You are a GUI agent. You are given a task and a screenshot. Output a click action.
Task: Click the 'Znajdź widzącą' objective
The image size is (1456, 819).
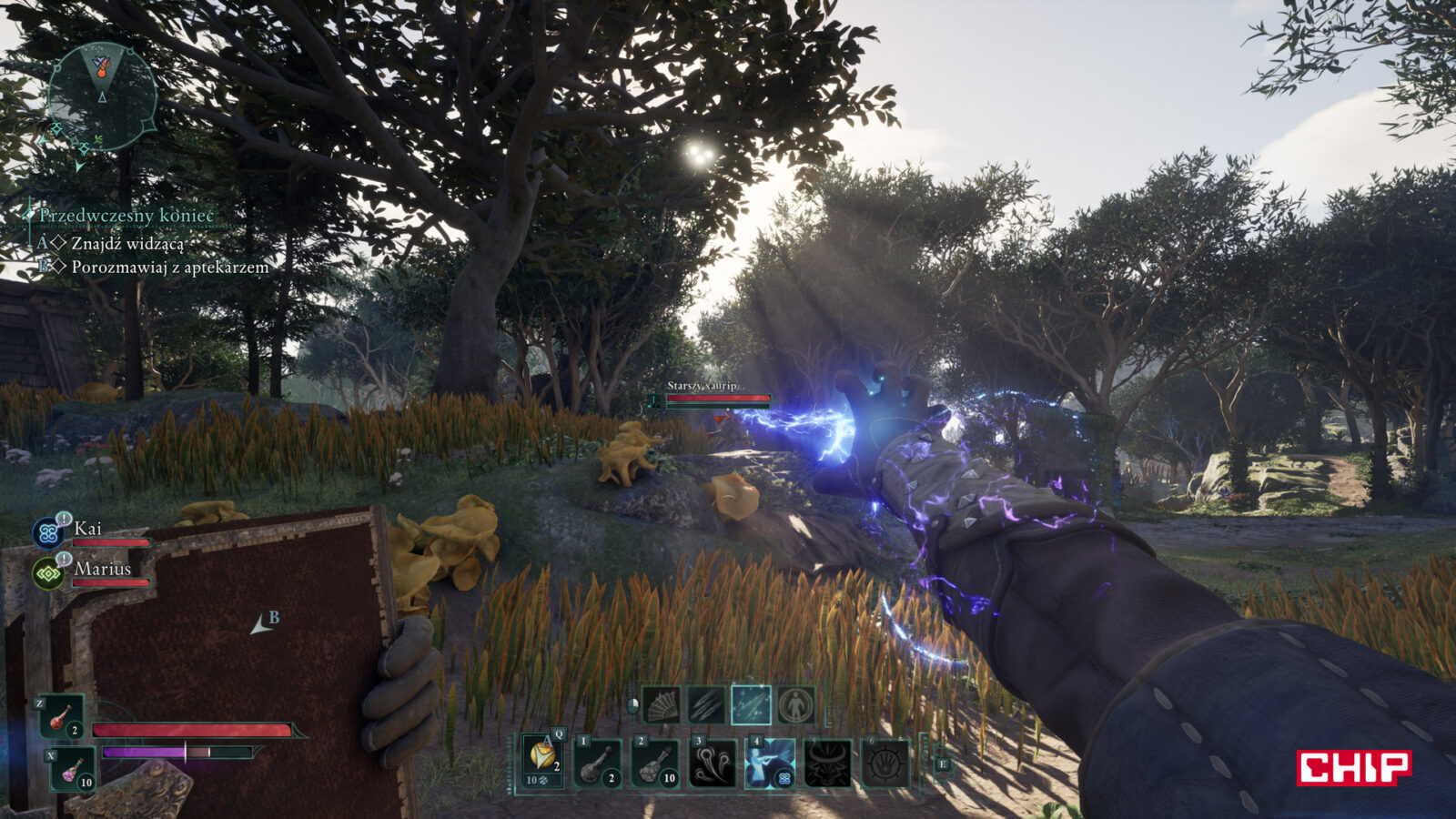127,244
